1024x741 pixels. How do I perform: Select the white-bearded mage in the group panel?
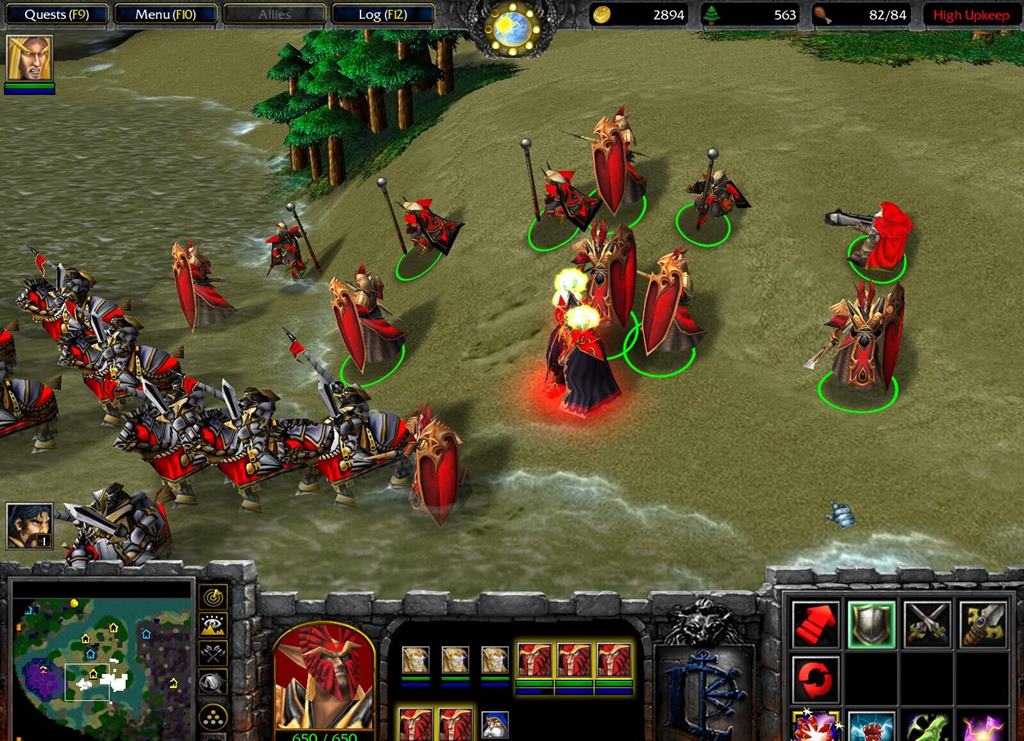(x=495, y=723)
